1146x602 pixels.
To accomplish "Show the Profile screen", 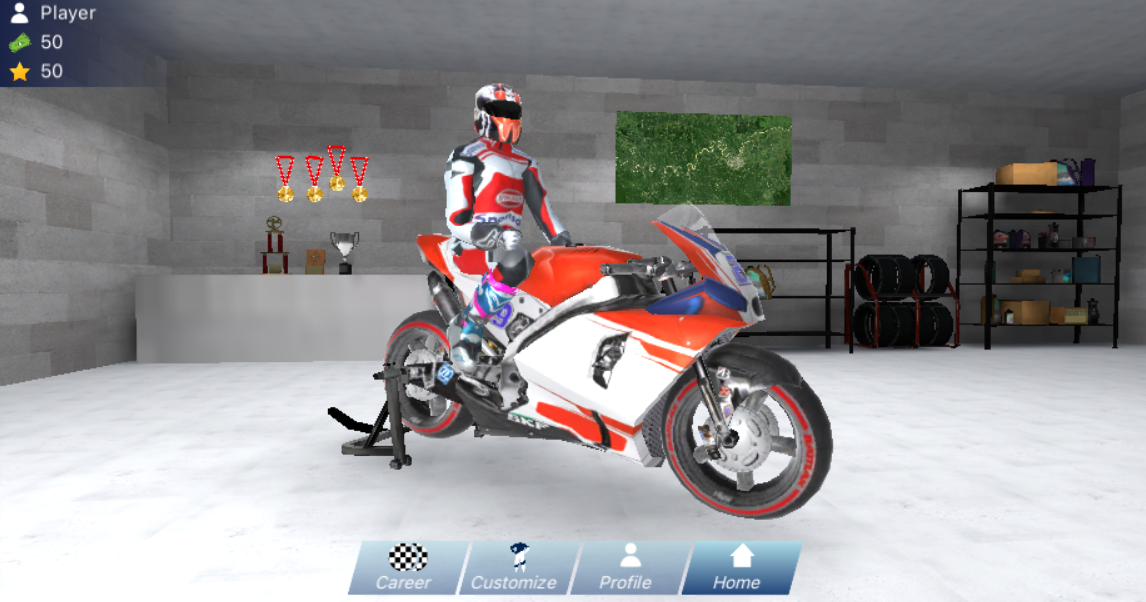I will tap(627, 568).
